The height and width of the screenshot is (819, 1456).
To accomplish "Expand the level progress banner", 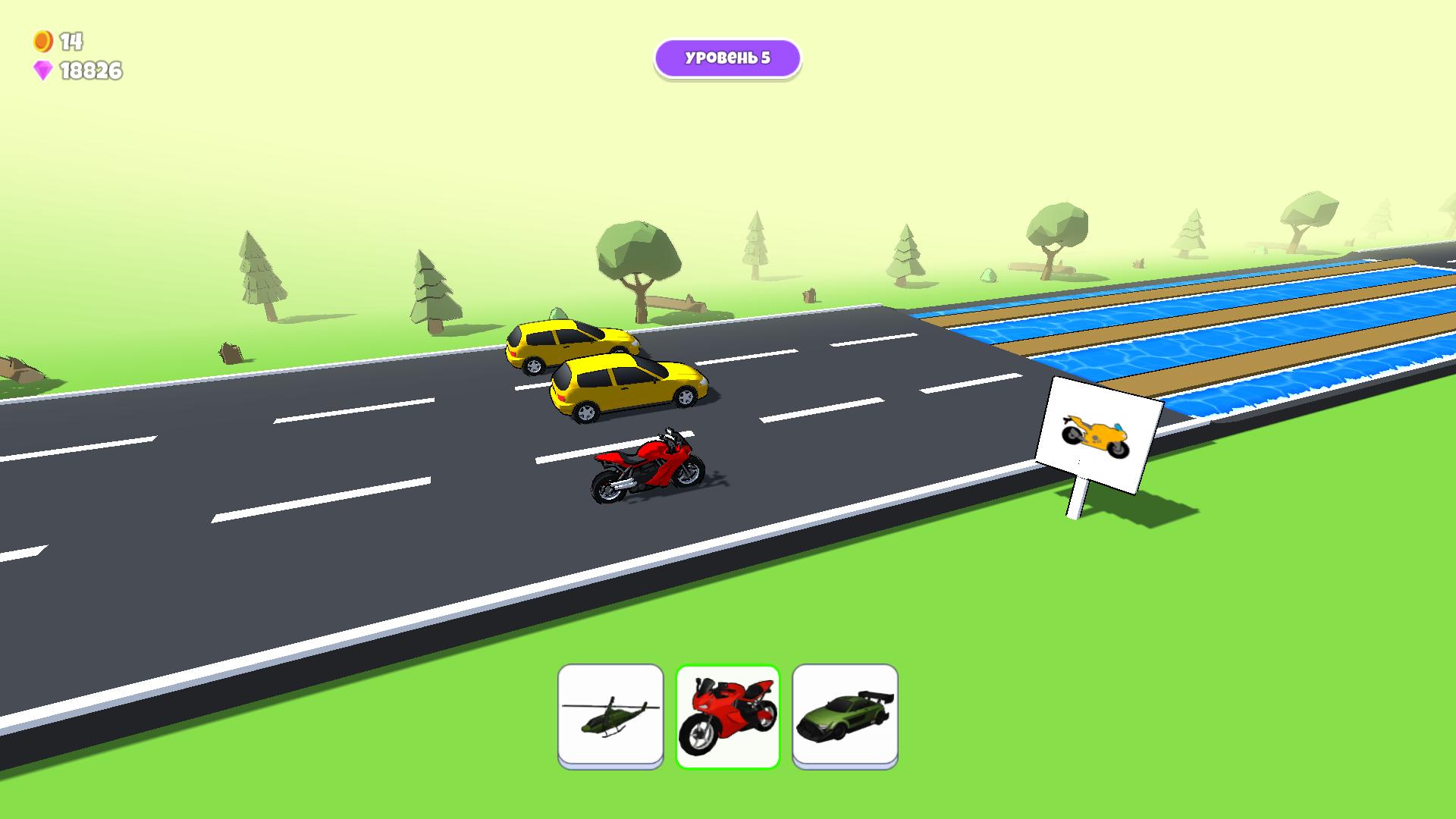I will 727,57.
